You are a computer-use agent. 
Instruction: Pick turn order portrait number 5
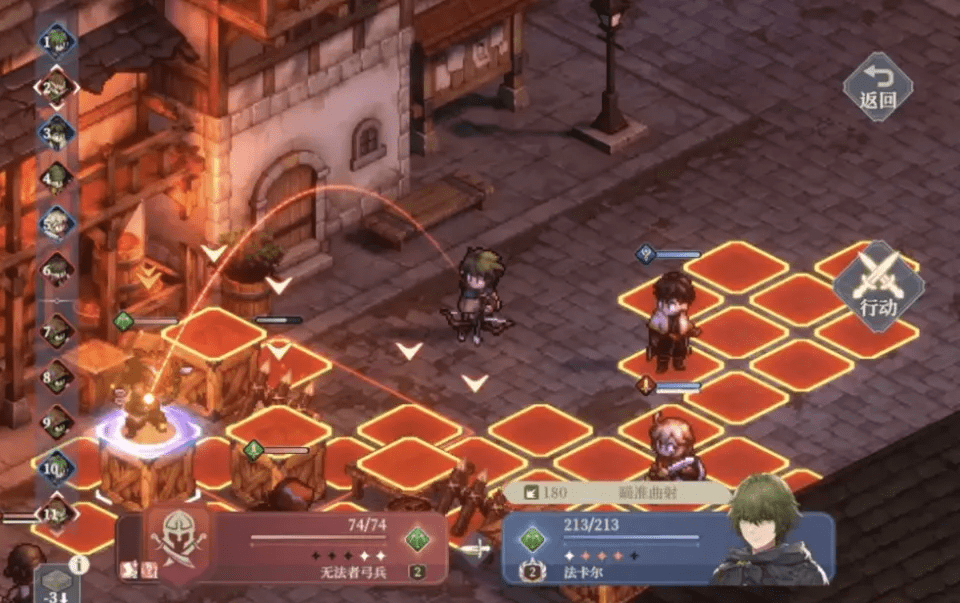tap(58, 223)
